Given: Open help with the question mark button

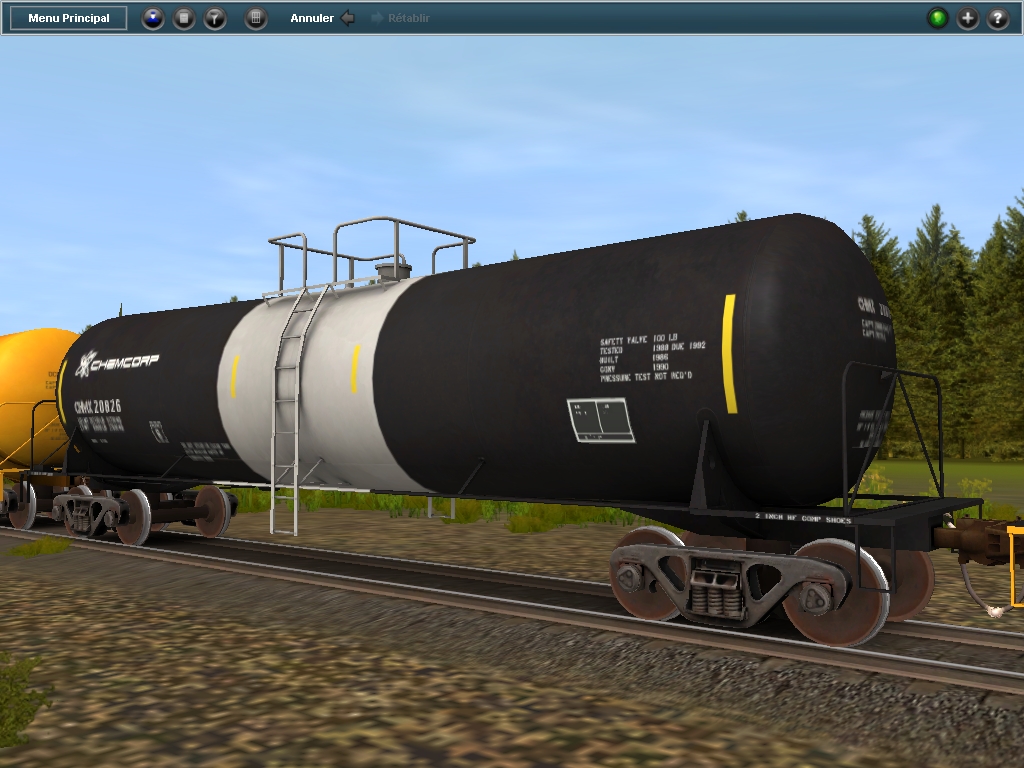Looking at the screenshot, I should (998, 18).
